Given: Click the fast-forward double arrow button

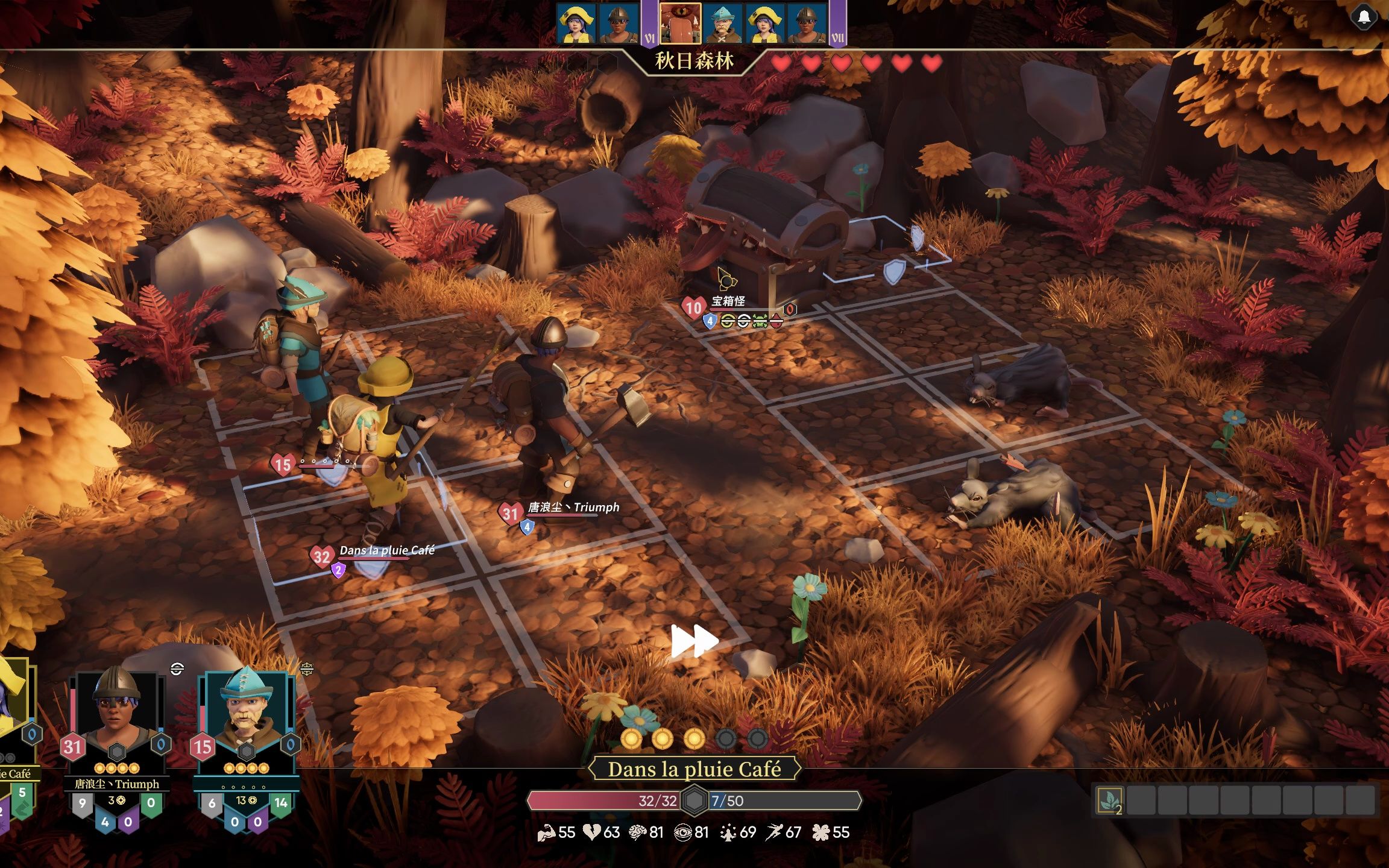Looking at the screenshot, I should click(x=694, y=641).
